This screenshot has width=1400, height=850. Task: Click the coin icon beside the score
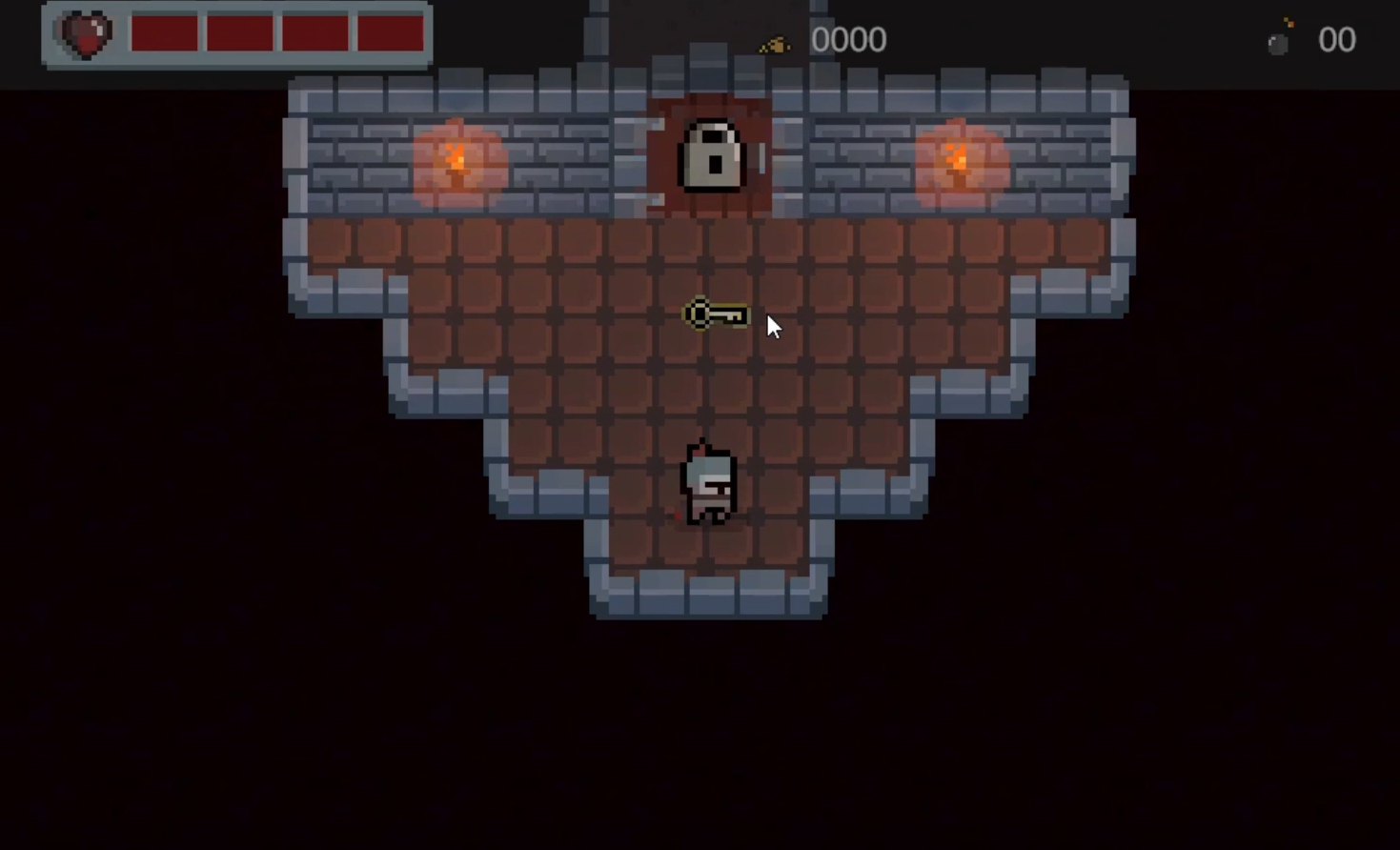[774, 42]
